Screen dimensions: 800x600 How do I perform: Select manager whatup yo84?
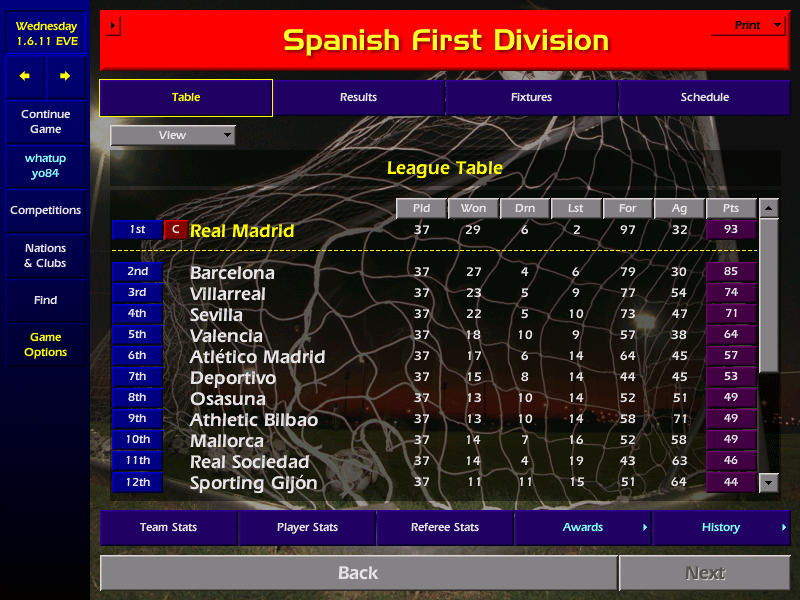coord(45,166)
